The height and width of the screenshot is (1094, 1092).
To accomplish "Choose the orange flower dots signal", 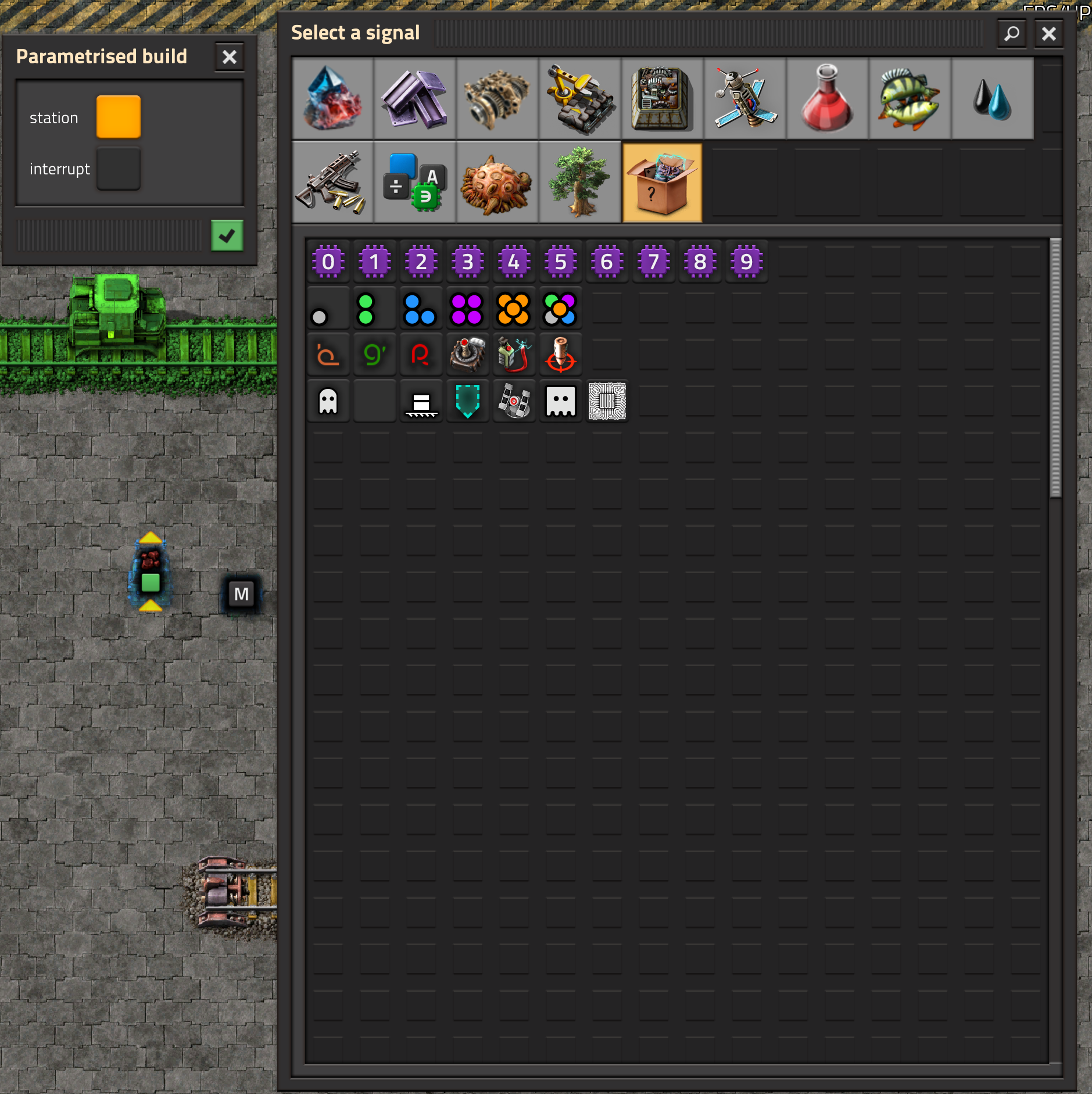I will click(514, 308).
